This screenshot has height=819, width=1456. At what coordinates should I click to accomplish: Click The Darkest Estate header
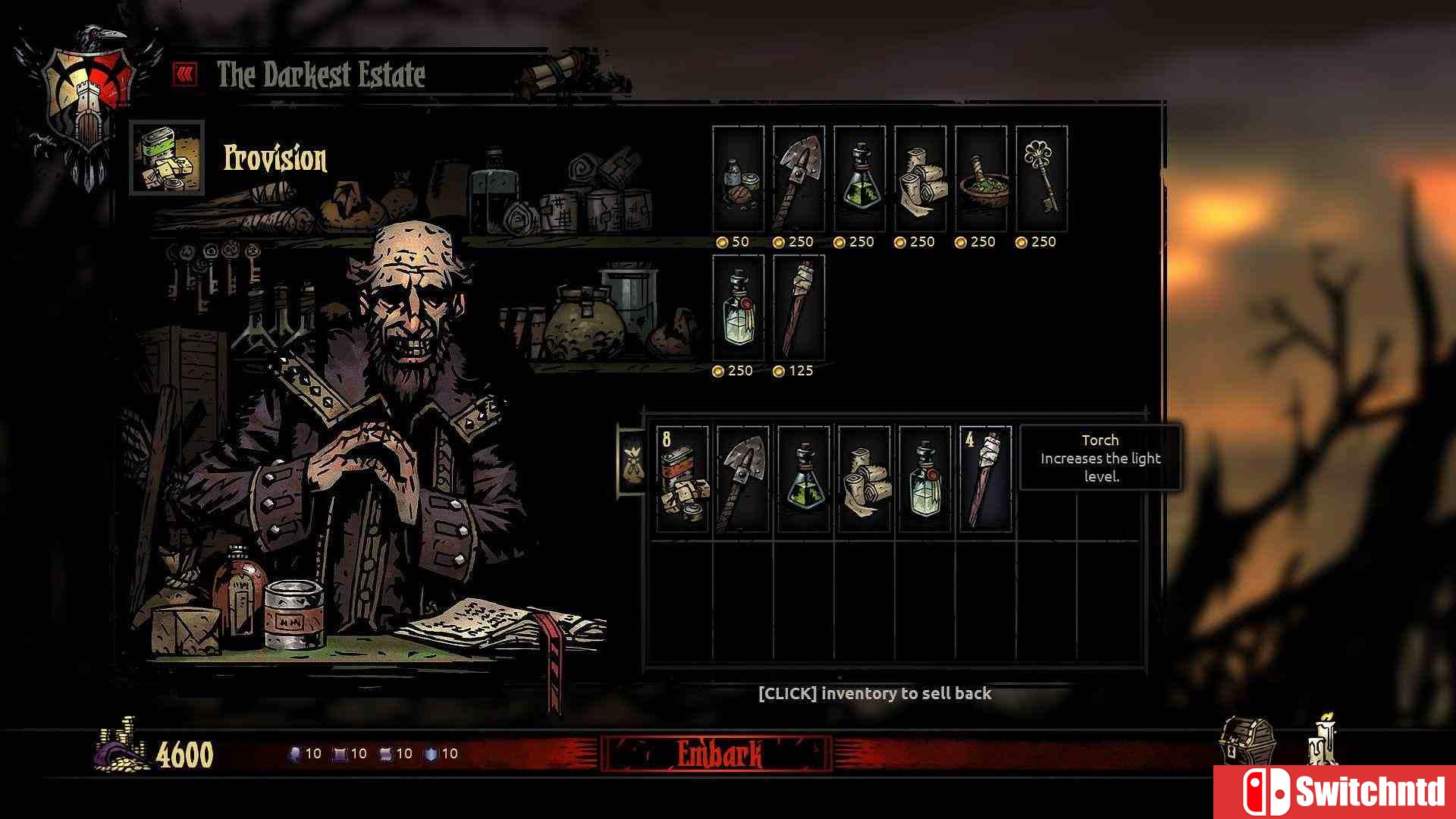click(x=318, y=75)
